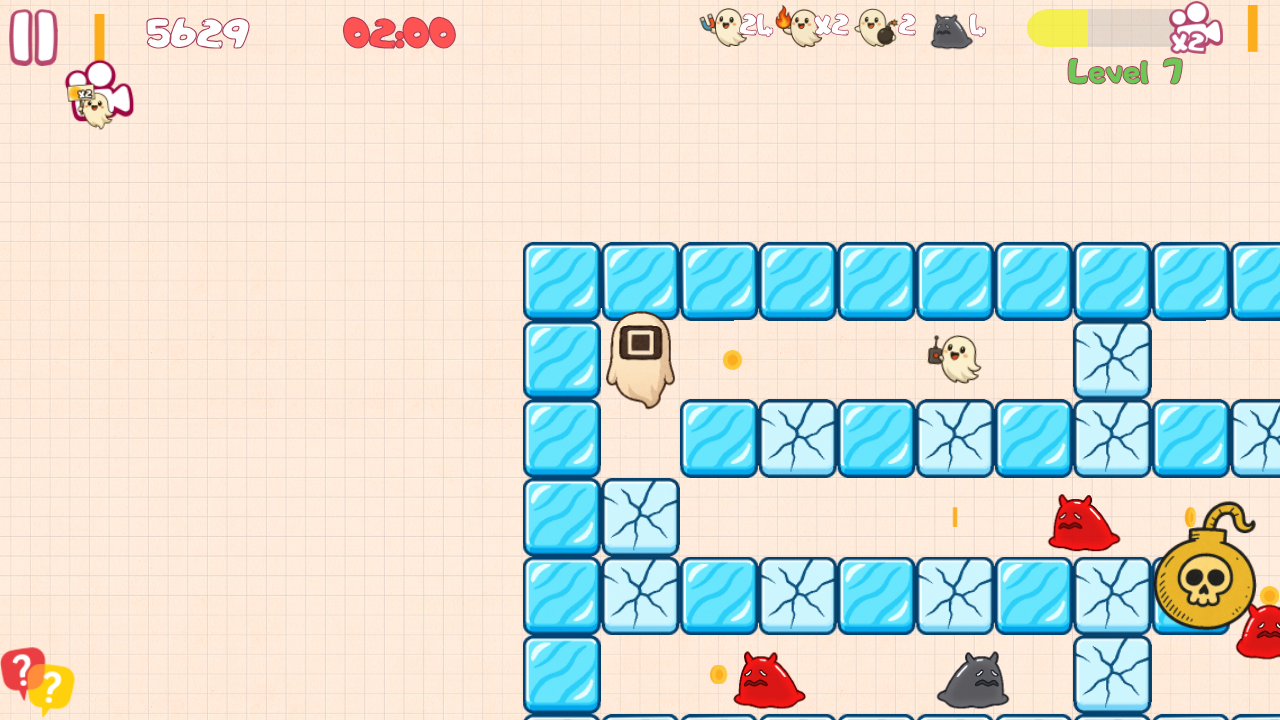This screenshot has width=1280, height=720.
Task: Tap the coin beside the masked ghost
Action: coord(731,360)
